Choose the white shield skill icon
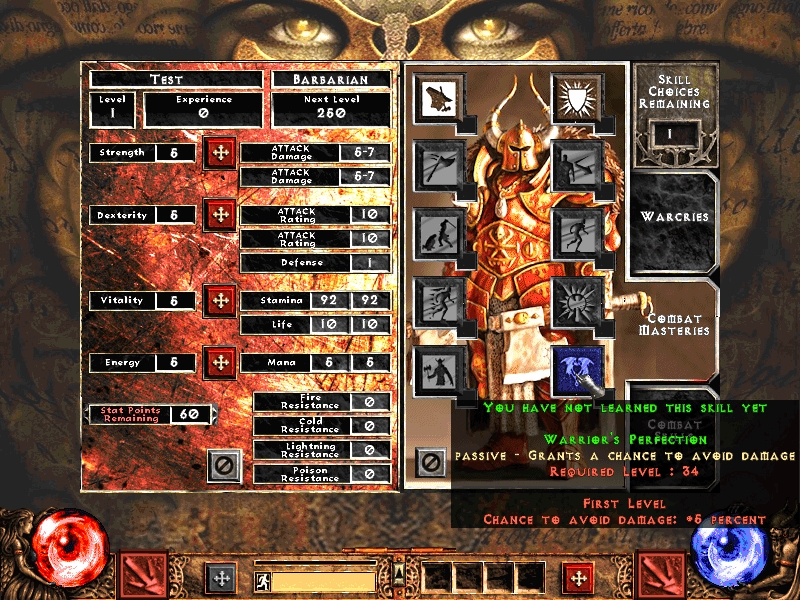Screen dimensions: 800x600 577,97
